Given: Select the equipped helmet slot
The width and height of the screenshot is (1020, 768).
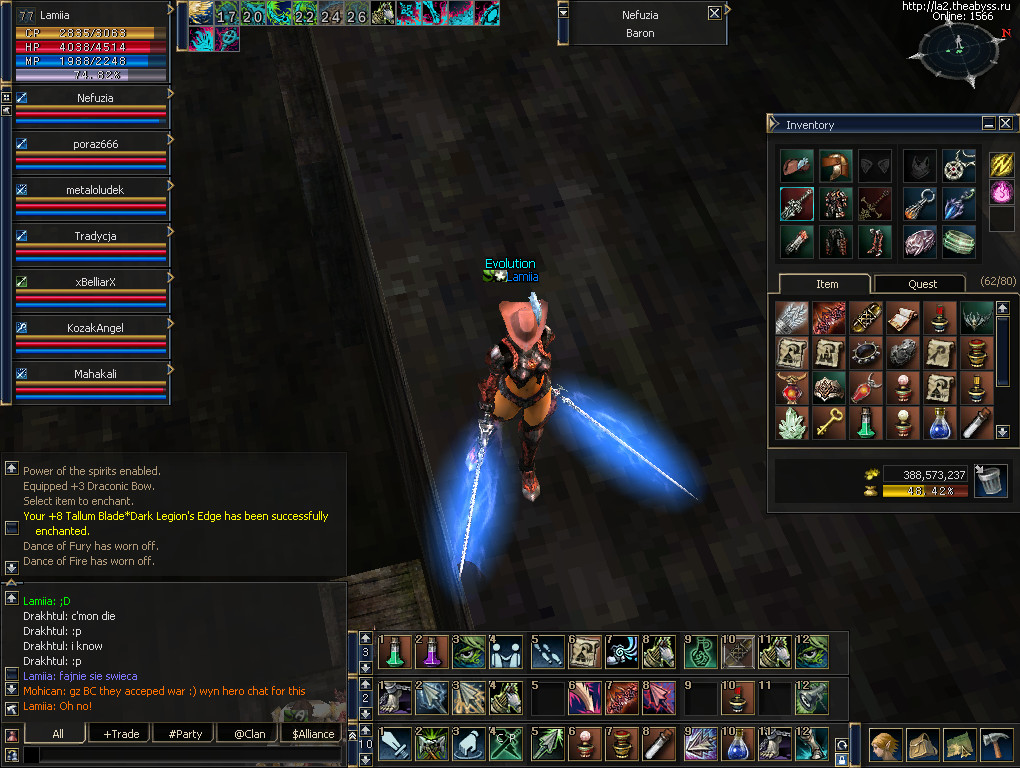Looking at the screenshot, I should [x=835, y=166].
